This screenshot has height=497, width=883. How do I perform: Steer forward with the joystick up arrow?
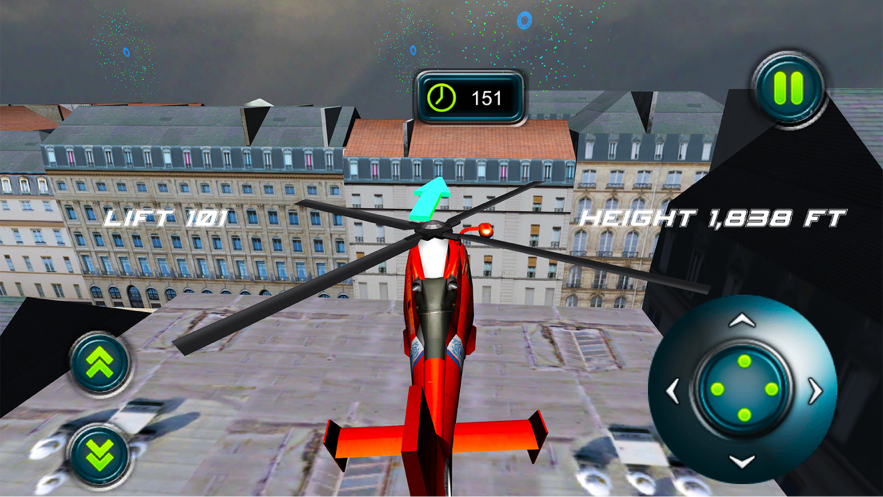(x=741, y=321)
